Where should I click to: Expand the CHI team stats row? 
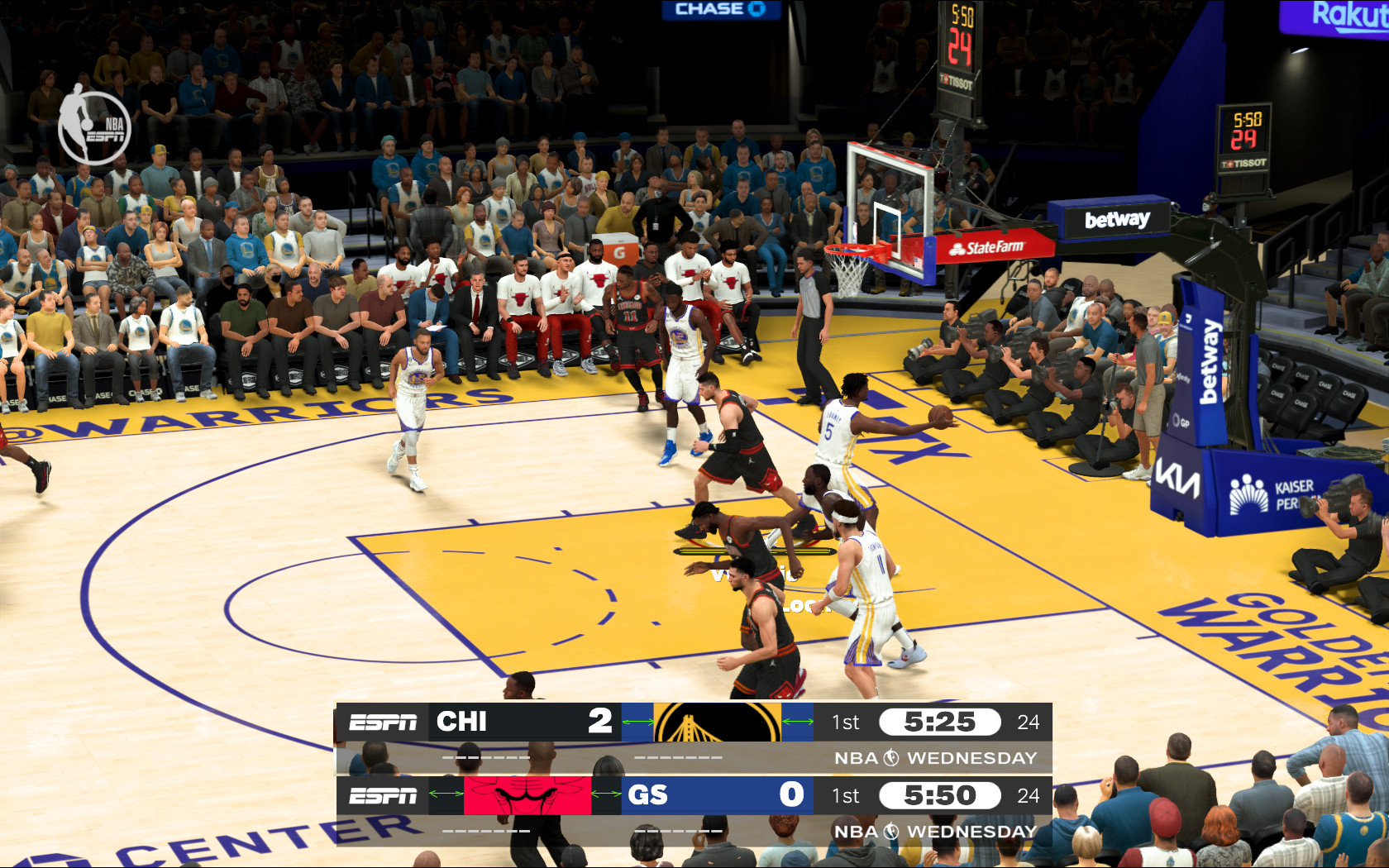click(x=484, y=756)
